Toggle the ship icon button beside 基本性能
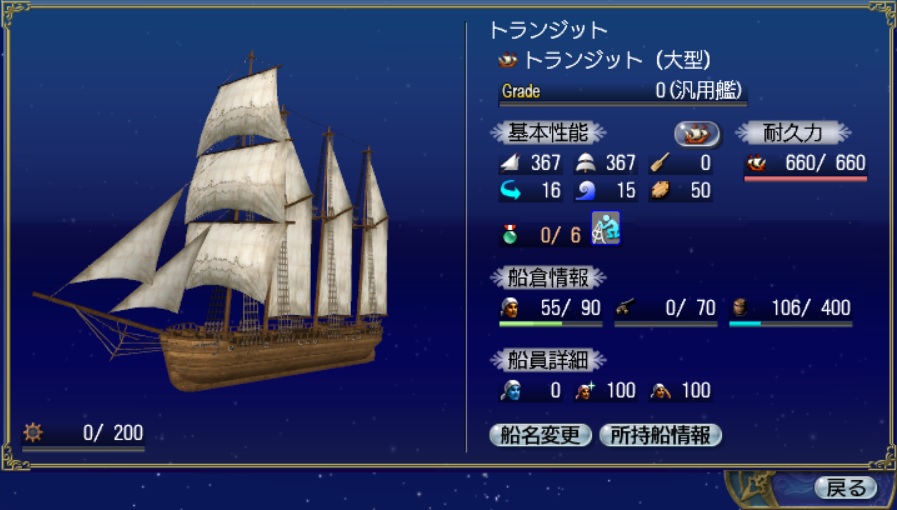The width and height of the screenshot is (897, 510). coord(698,133)
